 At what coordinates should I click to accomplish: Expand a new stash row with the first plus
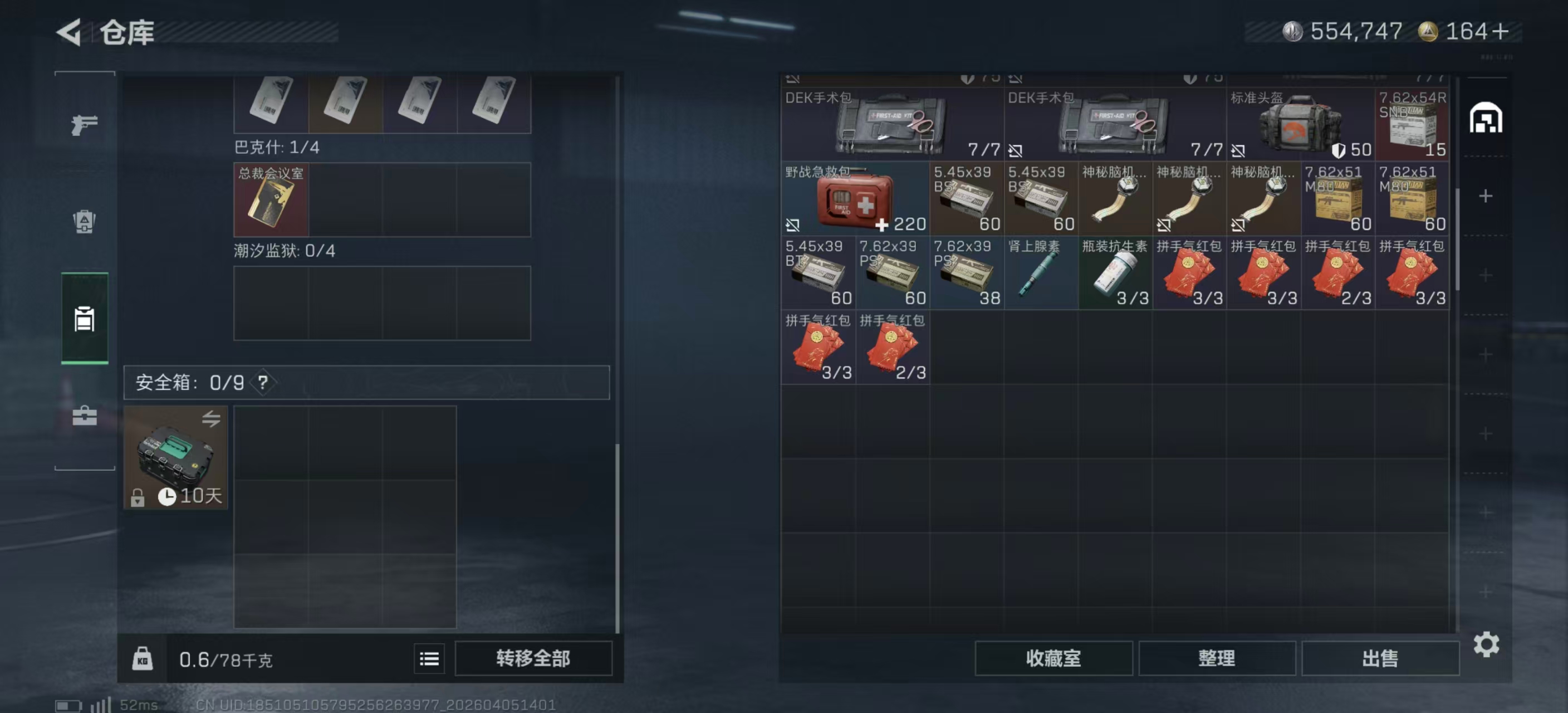pos(1486,196)
